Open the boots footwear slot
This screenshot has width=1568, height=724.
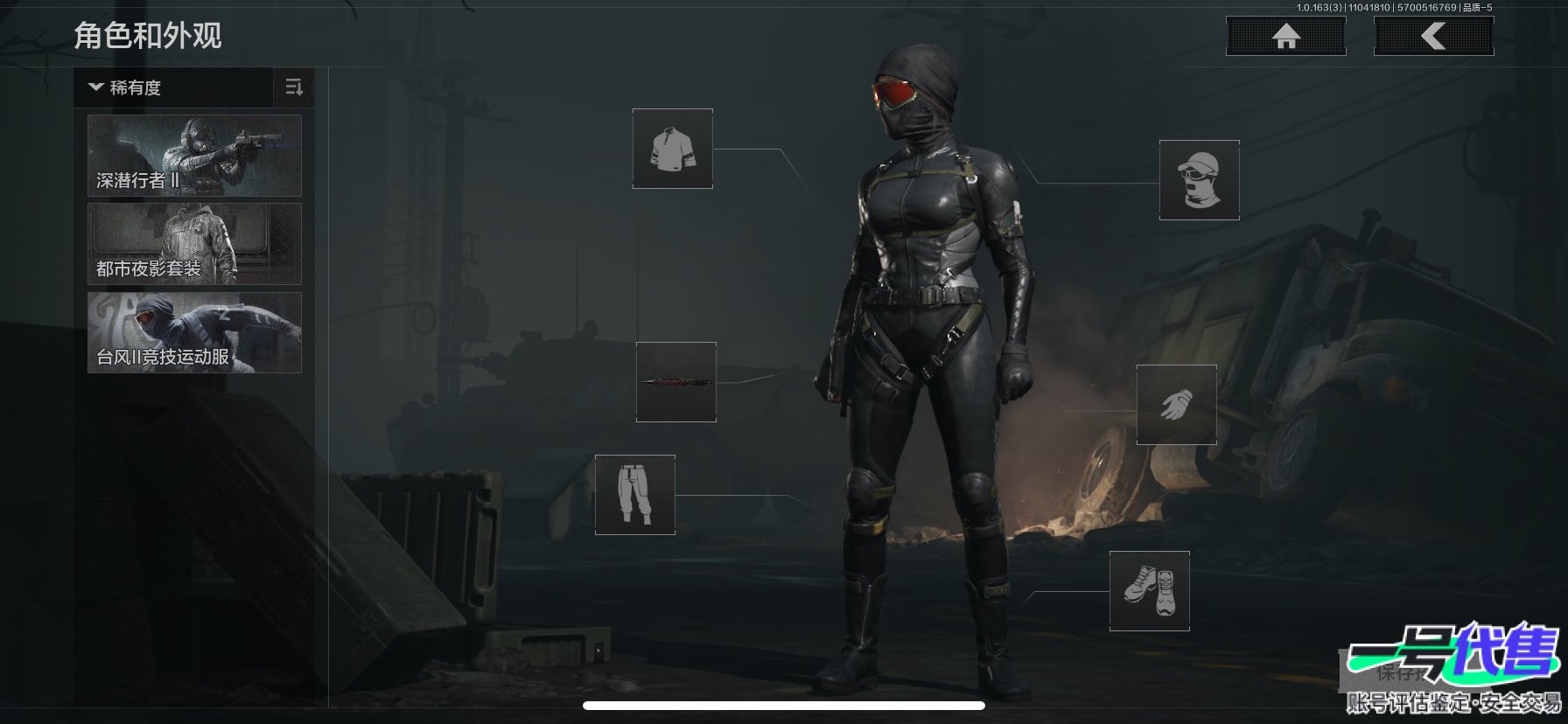coord(1149,590)
